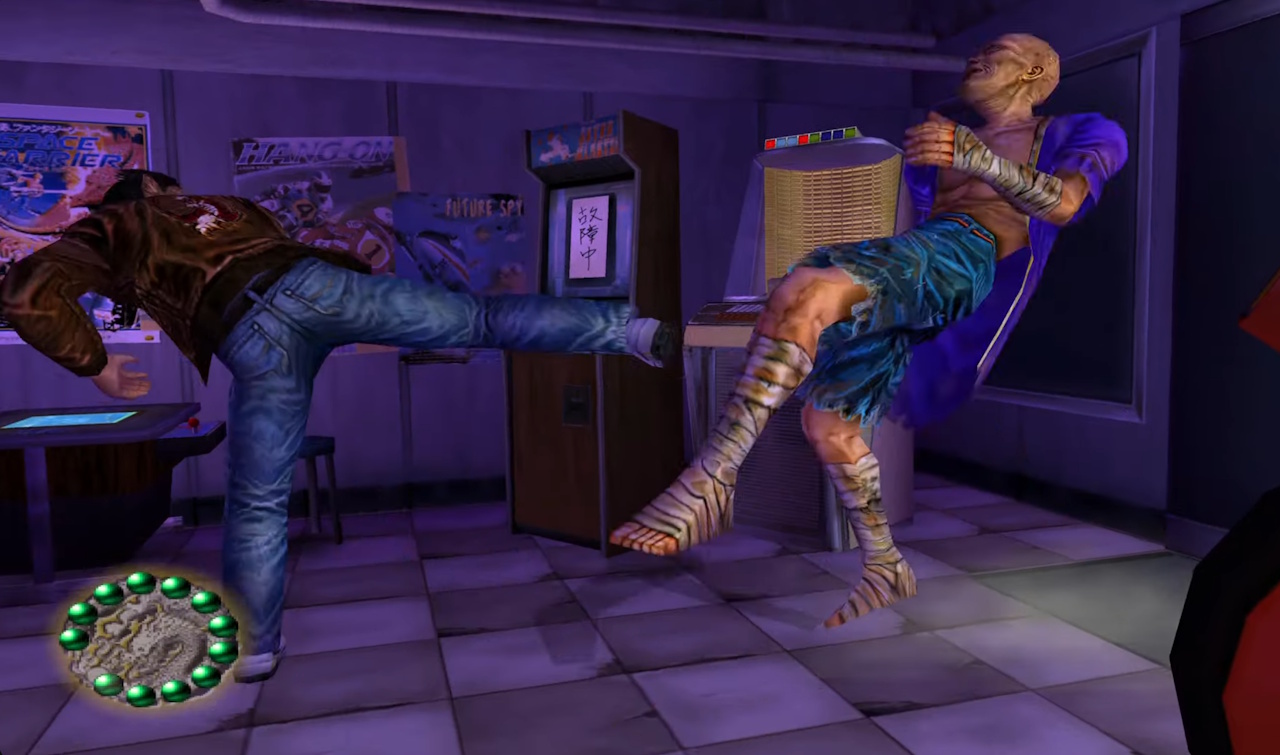Click the bottom-center green health orb
This screenshot has height=755, width=1280.
[x=141, y=697]
